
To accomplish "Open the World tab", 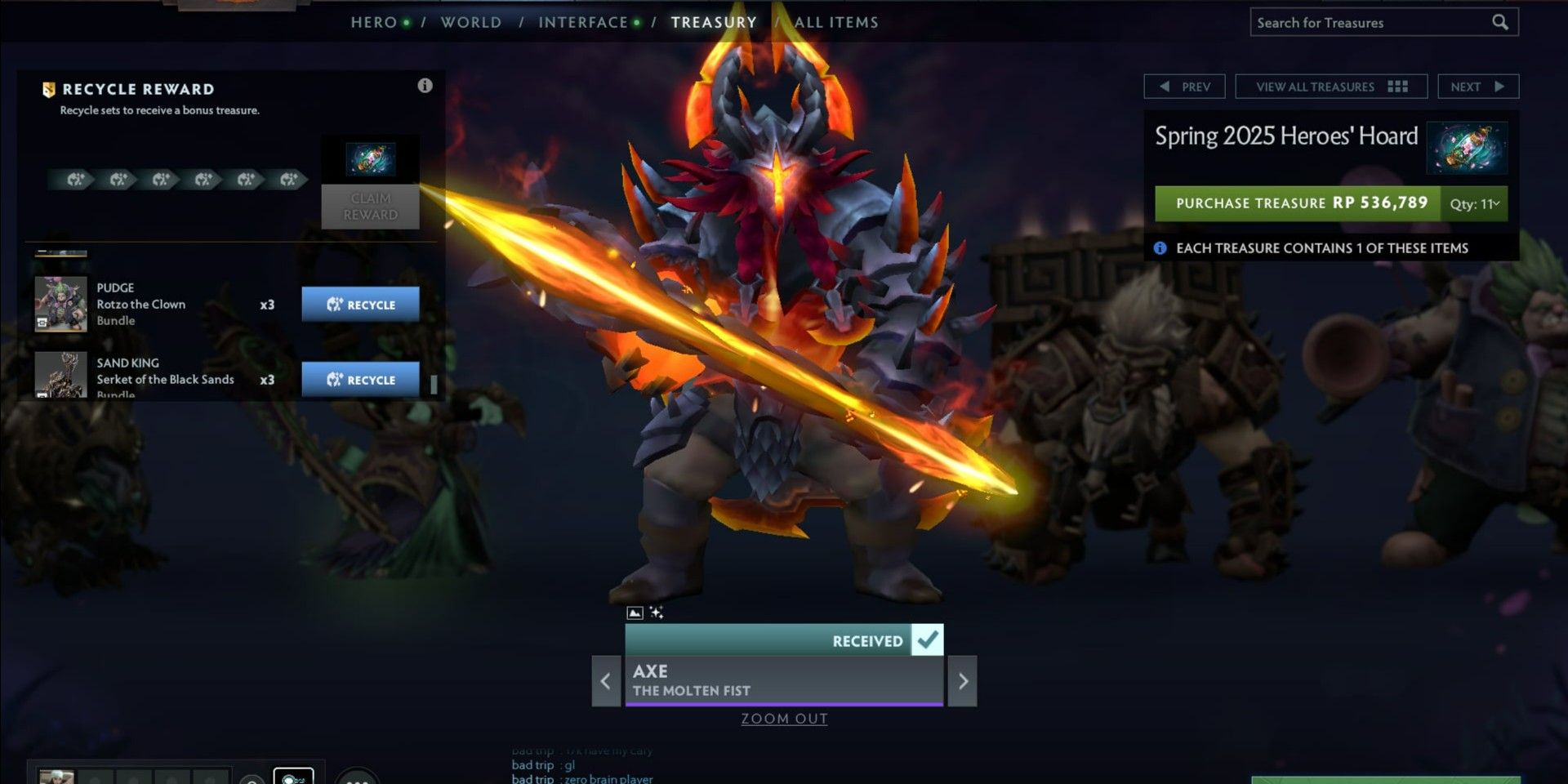I will tap(471, 22).
